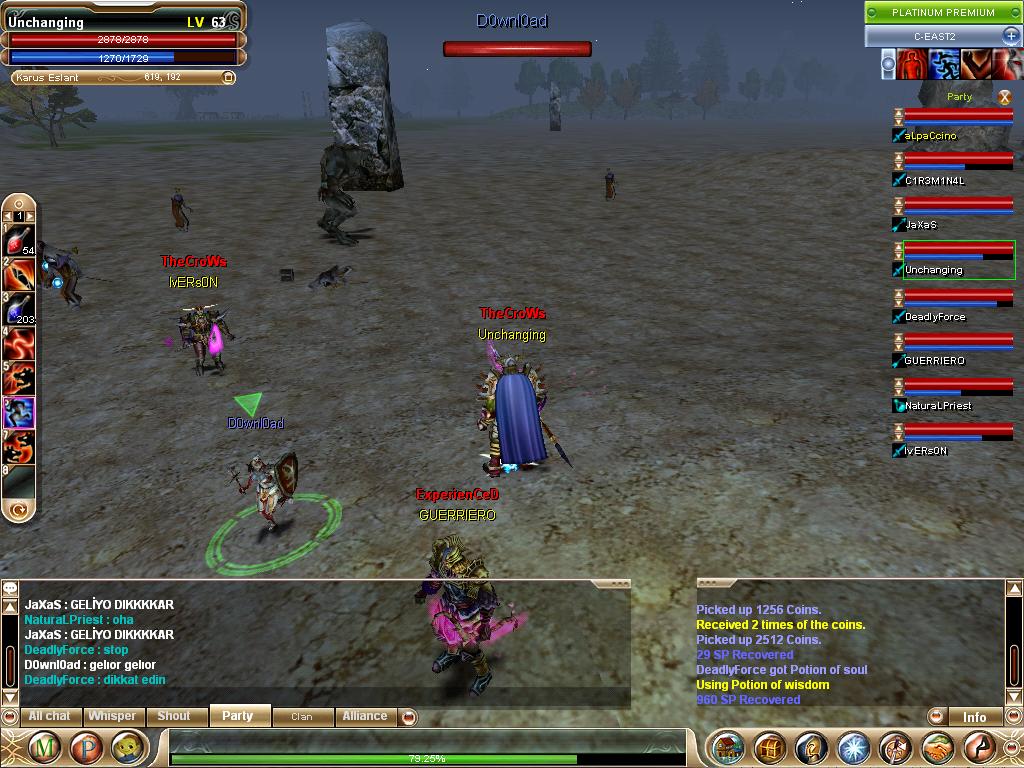Click the Info button
Screen dimensions: 1024x768
(x=974, y=717)
